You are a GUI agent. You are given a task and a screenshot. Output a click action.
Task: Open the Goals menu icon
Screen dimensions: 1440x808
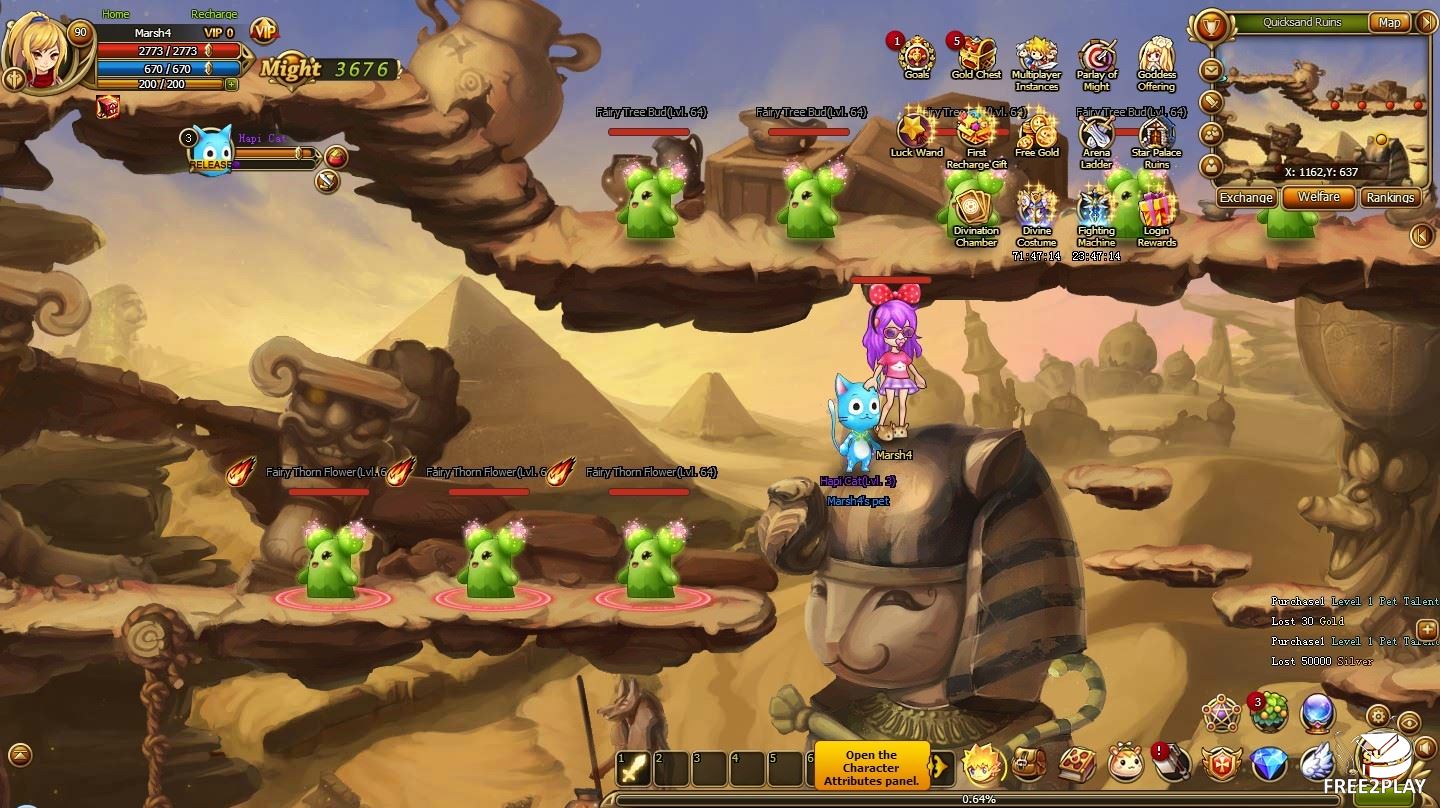pos(916,56)
